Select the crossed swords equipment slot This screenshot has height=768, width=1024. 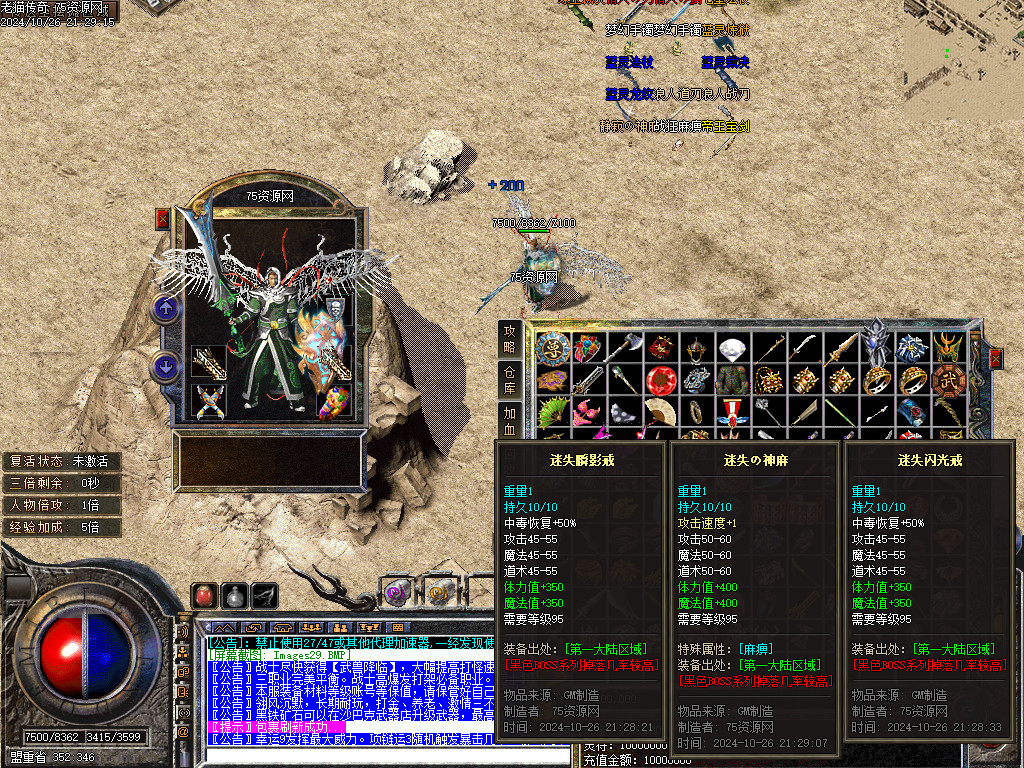point(208,402)
